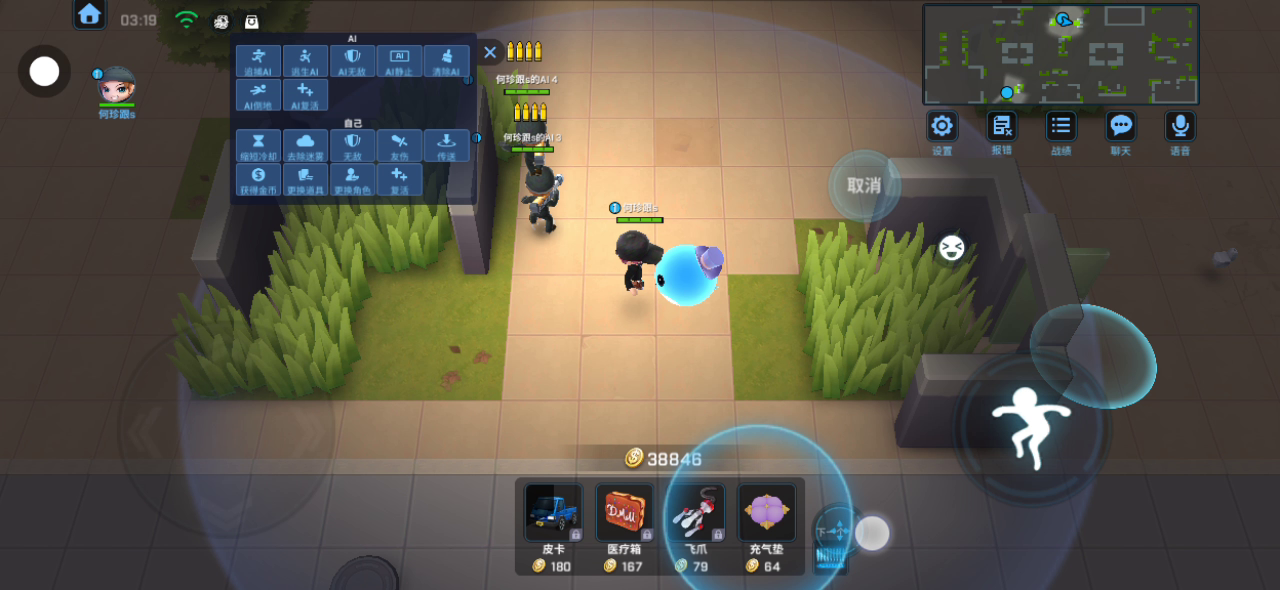Open the 聊天 chat bubble

click(x=1121, y=127)
